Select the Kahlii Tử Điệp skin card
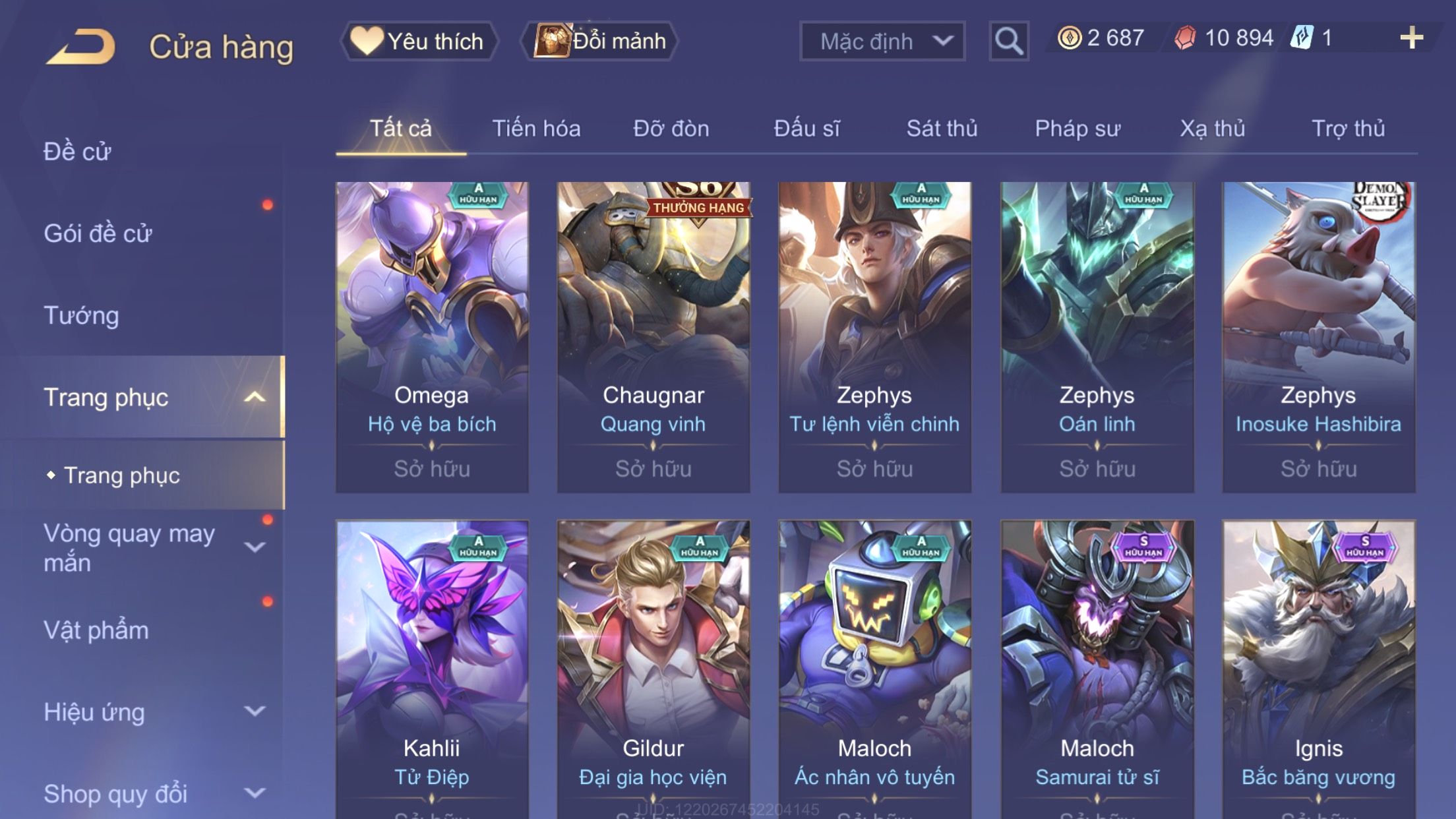This screenshot has width=1456, height=819. pos(432,666)
